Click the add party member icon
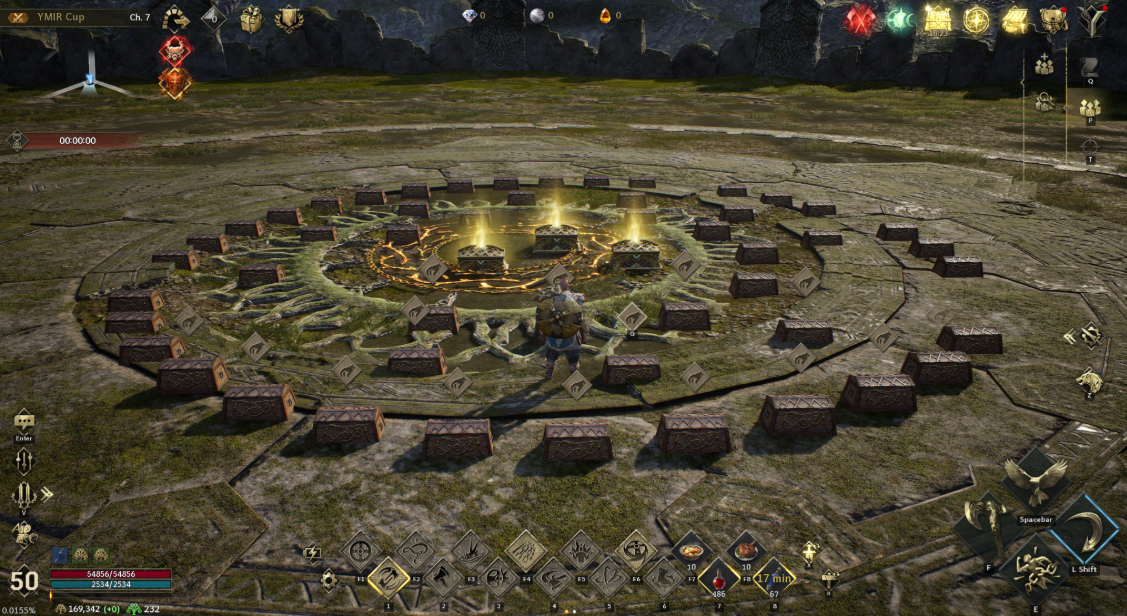Viewport: 1127px width, 616px height. point(1044,65)
